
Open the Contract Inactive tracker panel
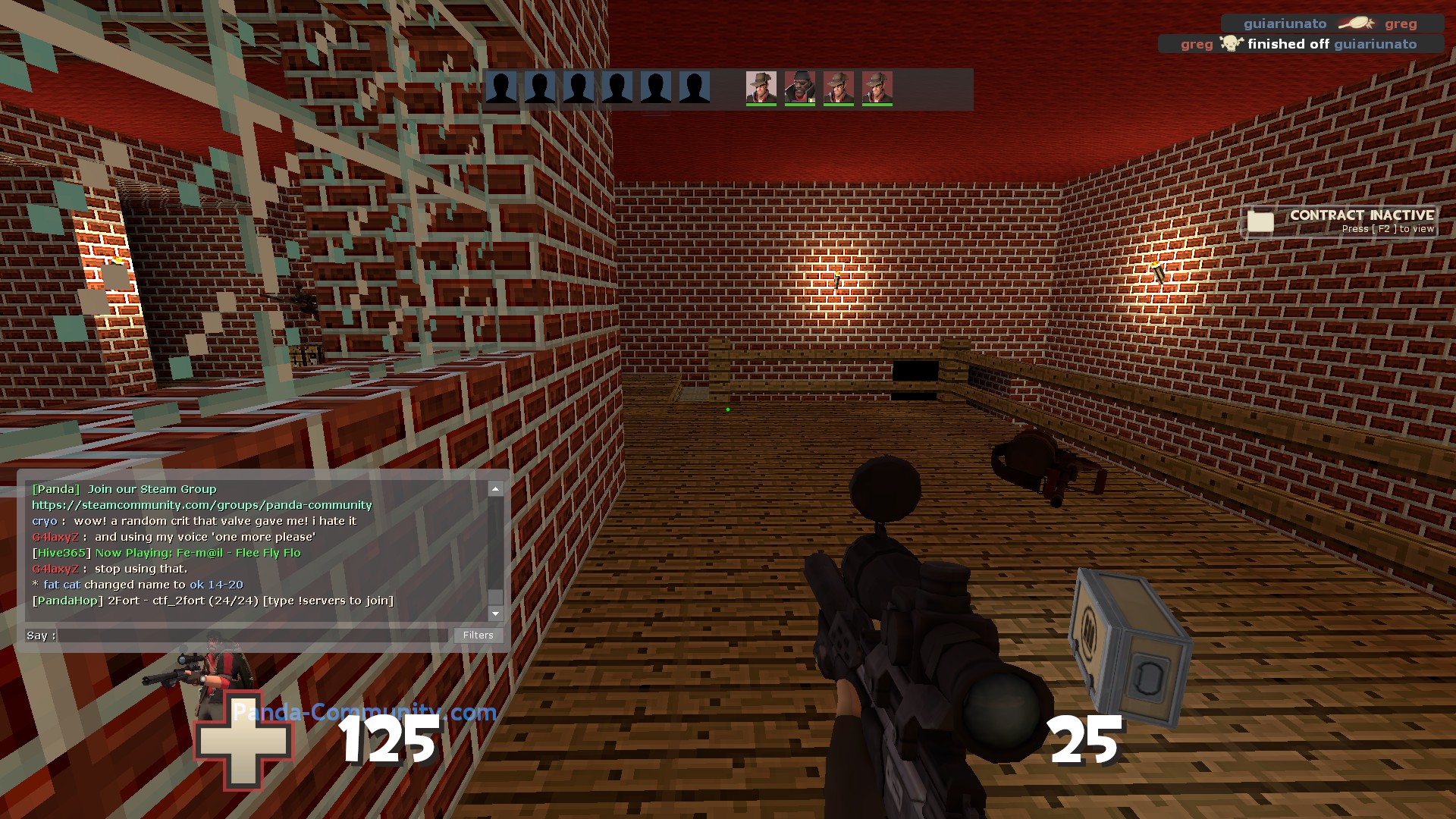point(1341,221)
